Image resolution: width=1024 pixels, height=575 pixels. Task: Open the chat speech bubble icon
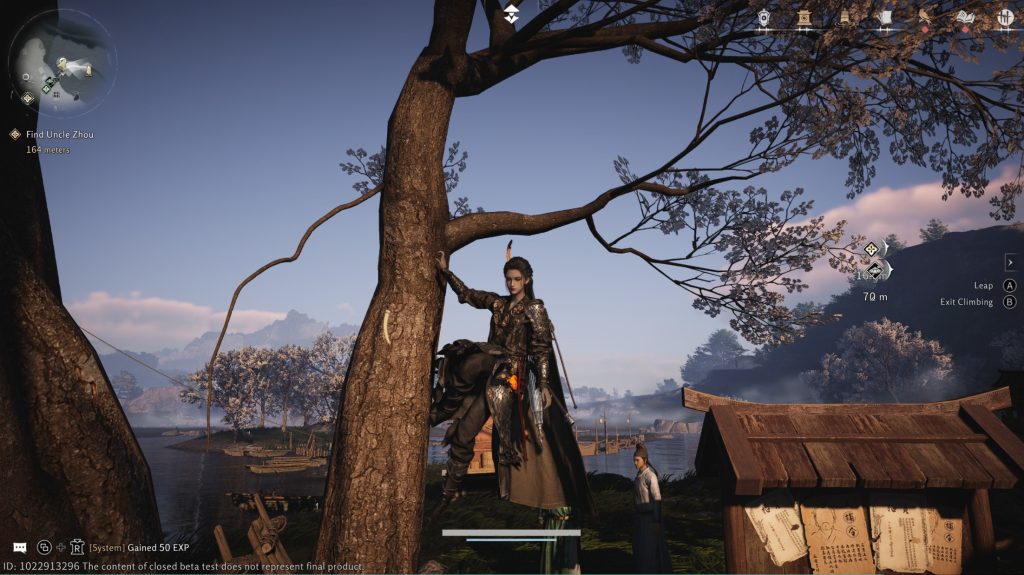tap(19, 547)
